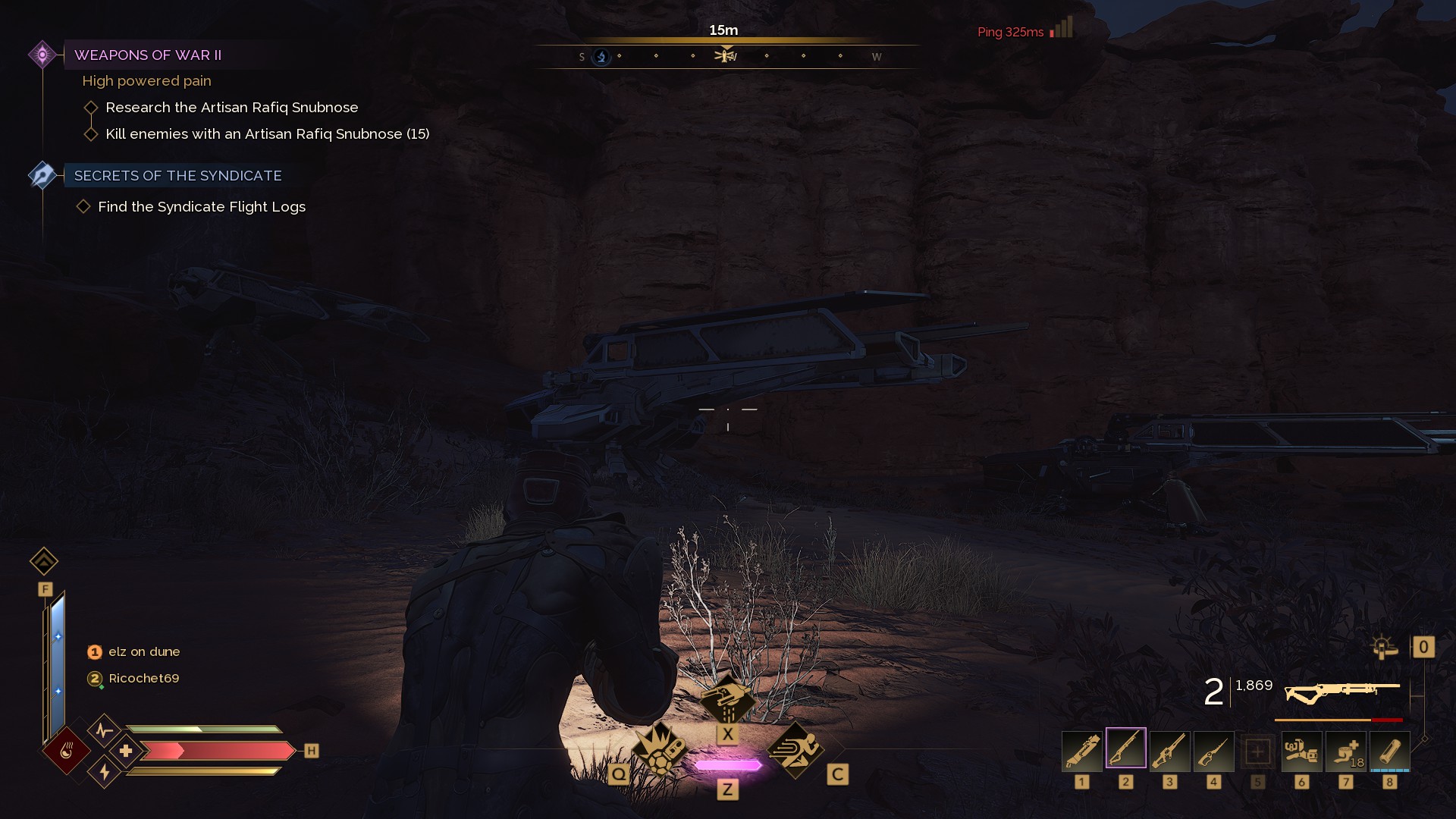1456x819 pixels.
Task: Select party member elz on dune
Action: coord(143,652)
